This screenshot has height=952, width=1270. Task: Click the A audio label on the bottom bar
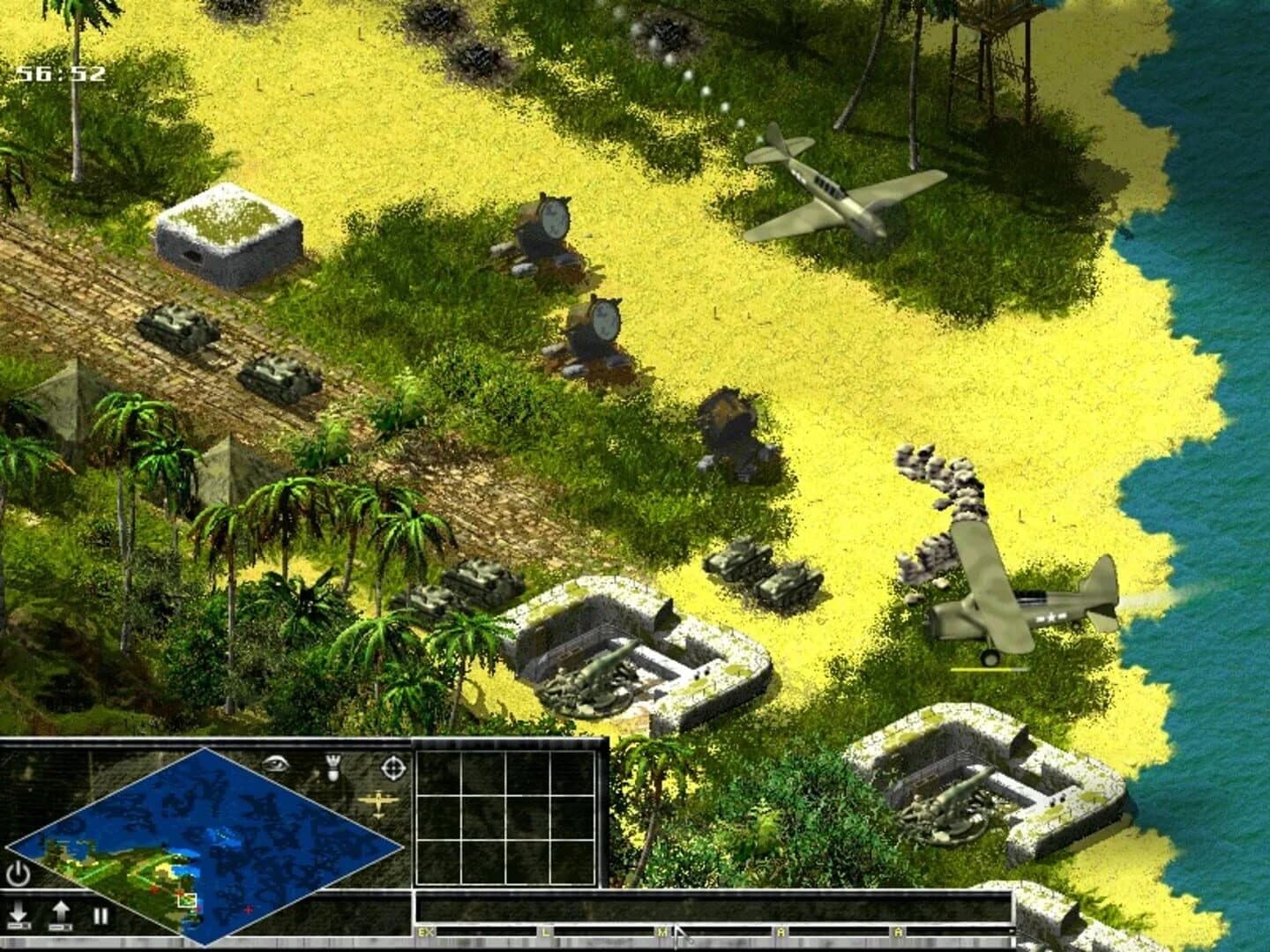point(781,930)
